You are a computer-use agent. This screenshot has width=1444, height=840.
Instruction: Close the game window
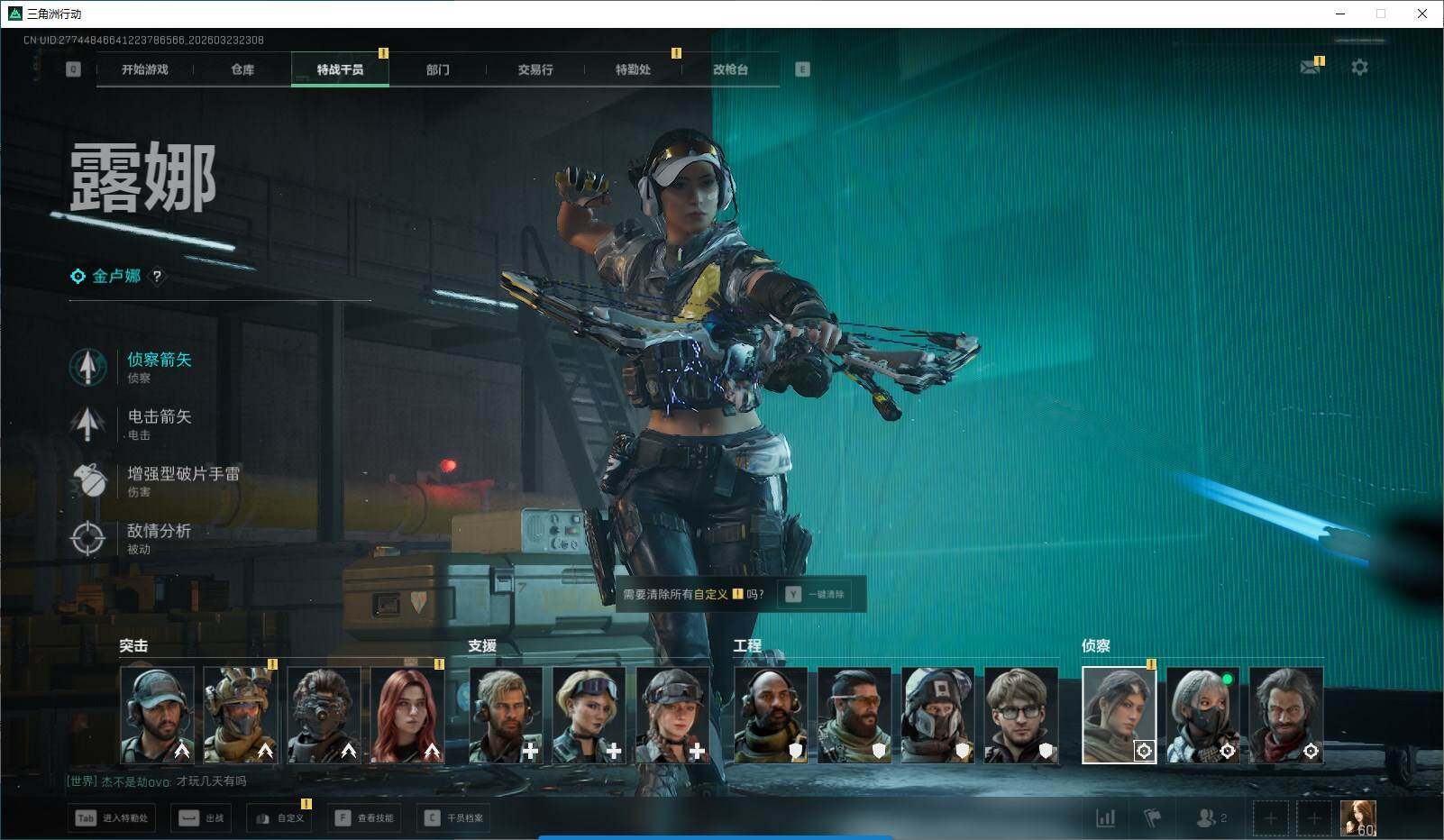pos(1422,14)
